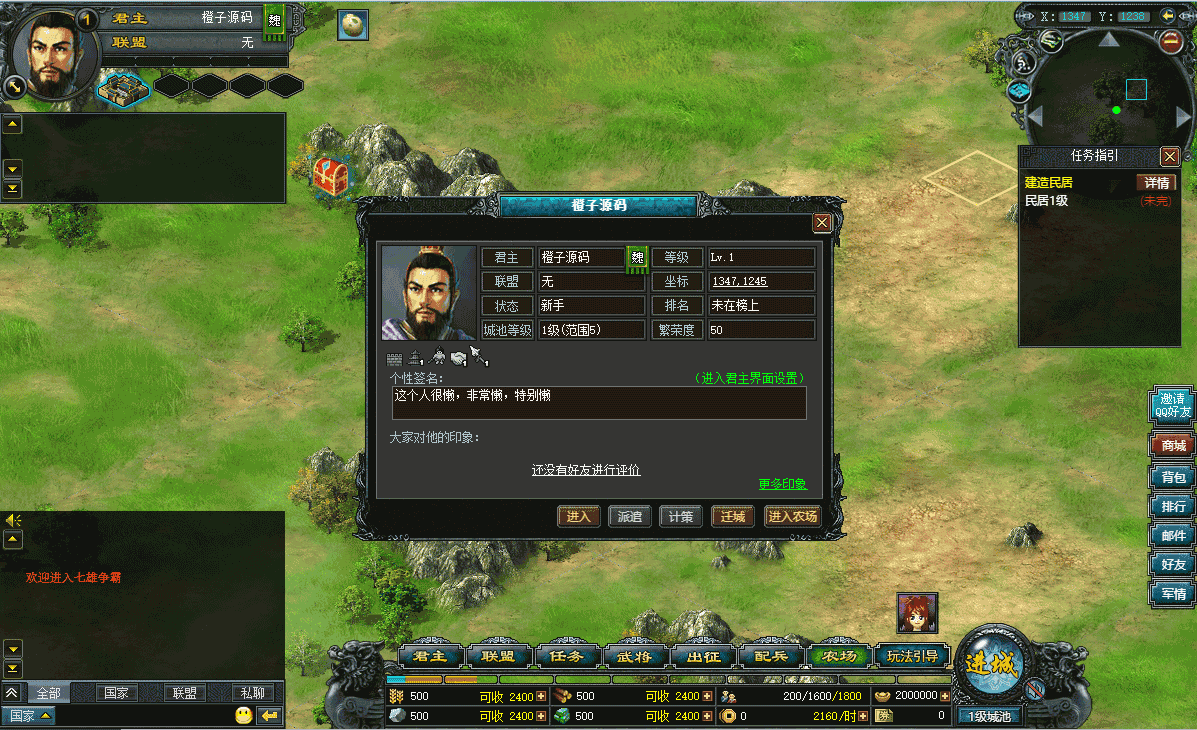
Task: Select 出征 expedition menu
Action: 702,657
